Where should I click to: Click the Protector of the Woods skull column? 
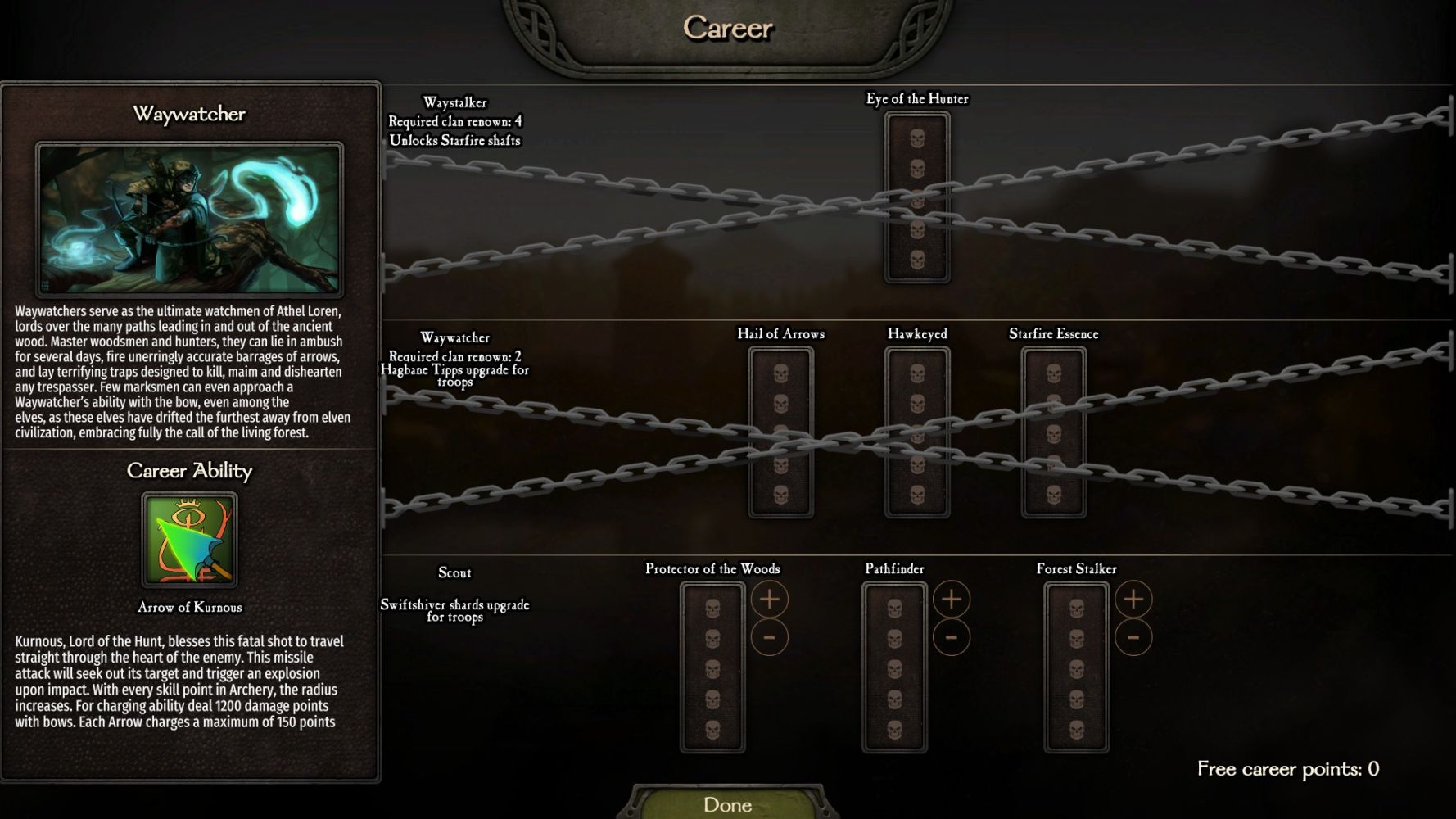click(712, 667)
